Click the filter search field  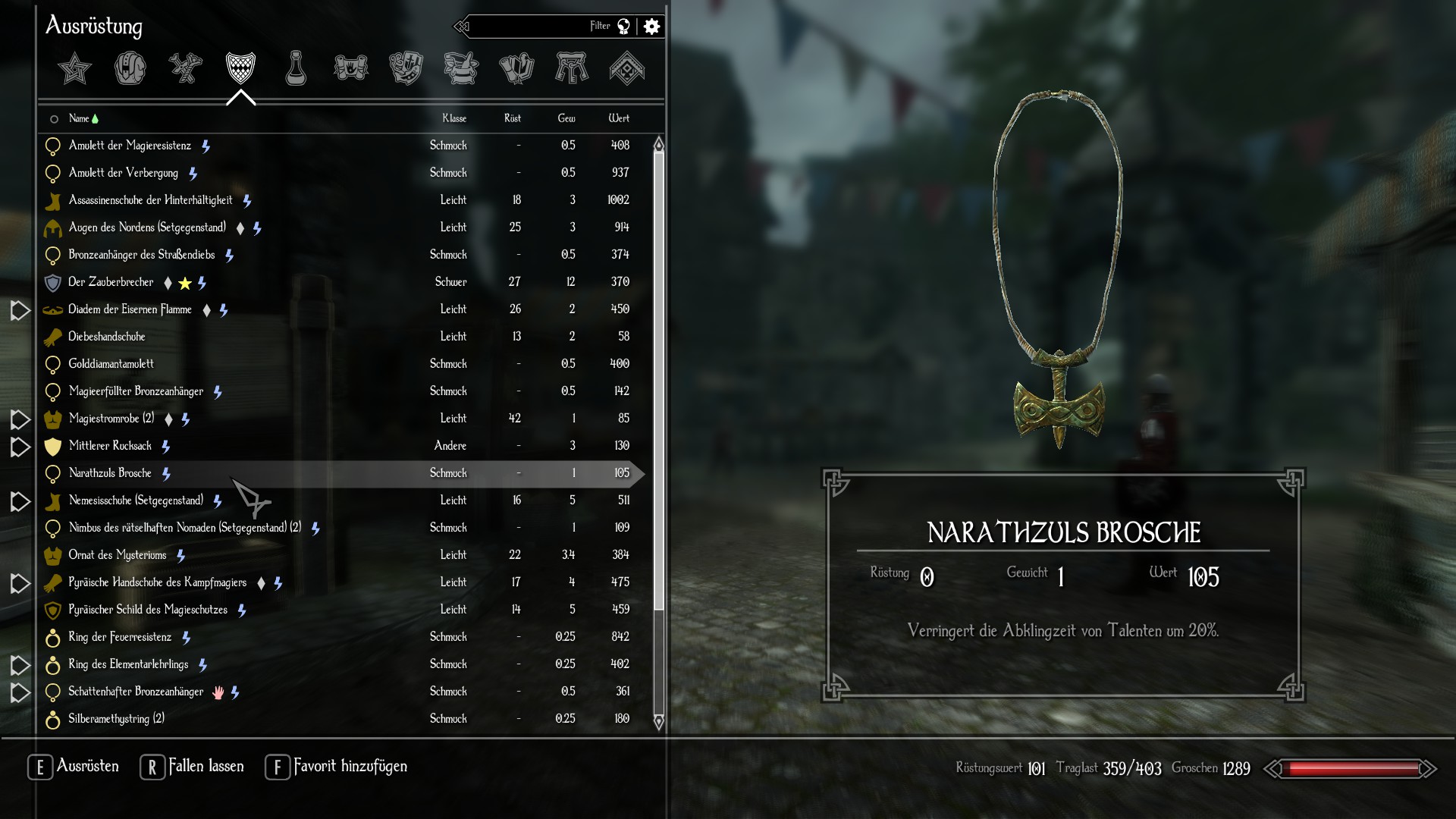pyautogui.click(x=531, y=27)
